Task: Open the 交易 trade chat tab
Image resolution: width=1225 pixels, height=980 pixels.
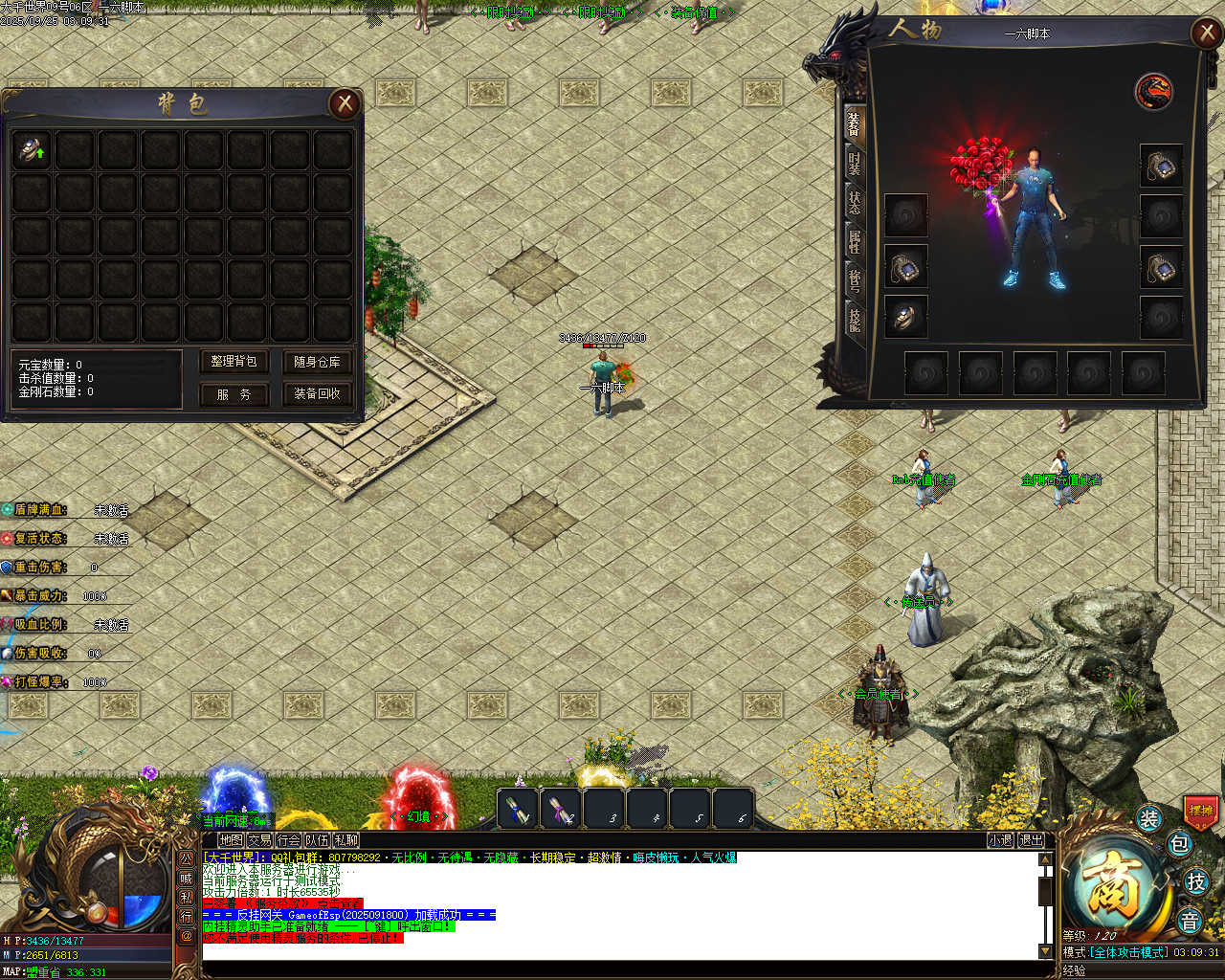Action: coord(259,840)
